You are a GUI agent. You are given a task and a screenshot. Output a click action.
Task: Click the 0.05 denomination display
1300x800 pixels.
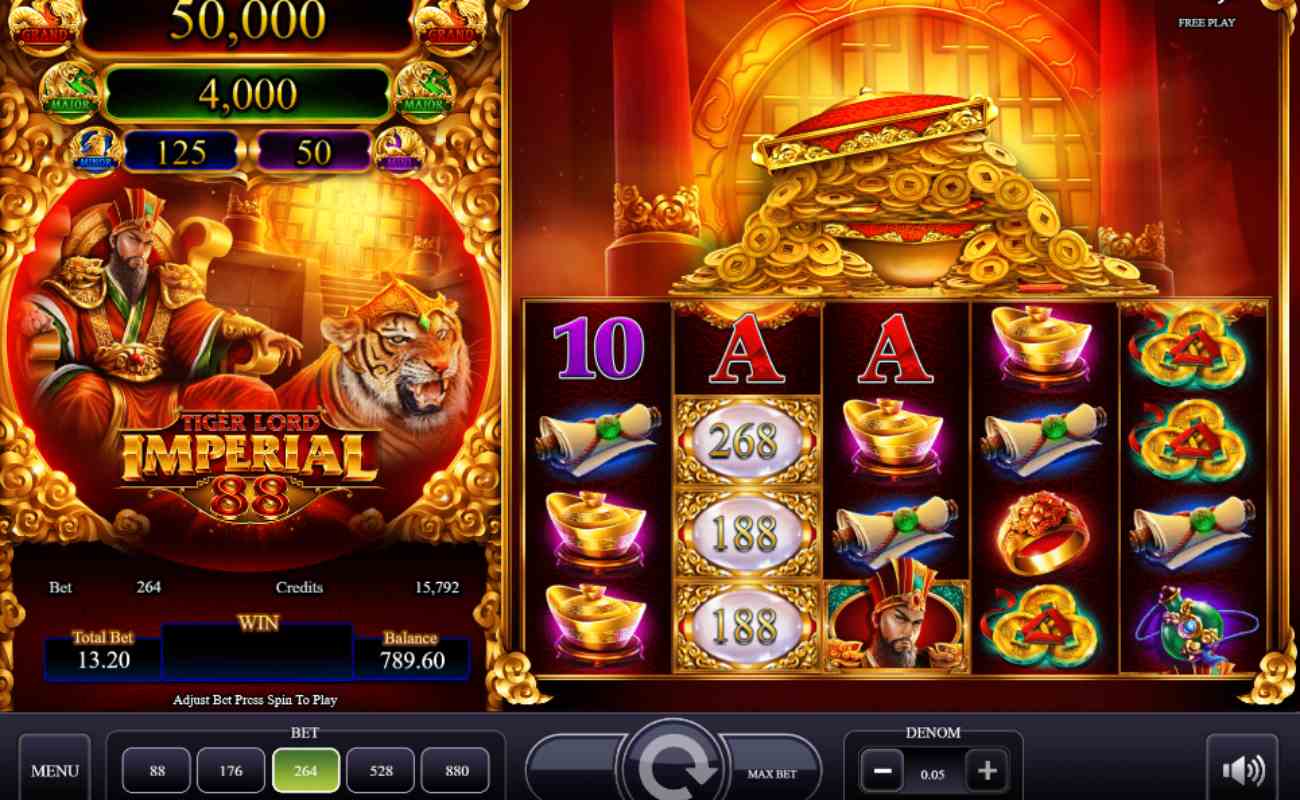(x=934, y=770)
